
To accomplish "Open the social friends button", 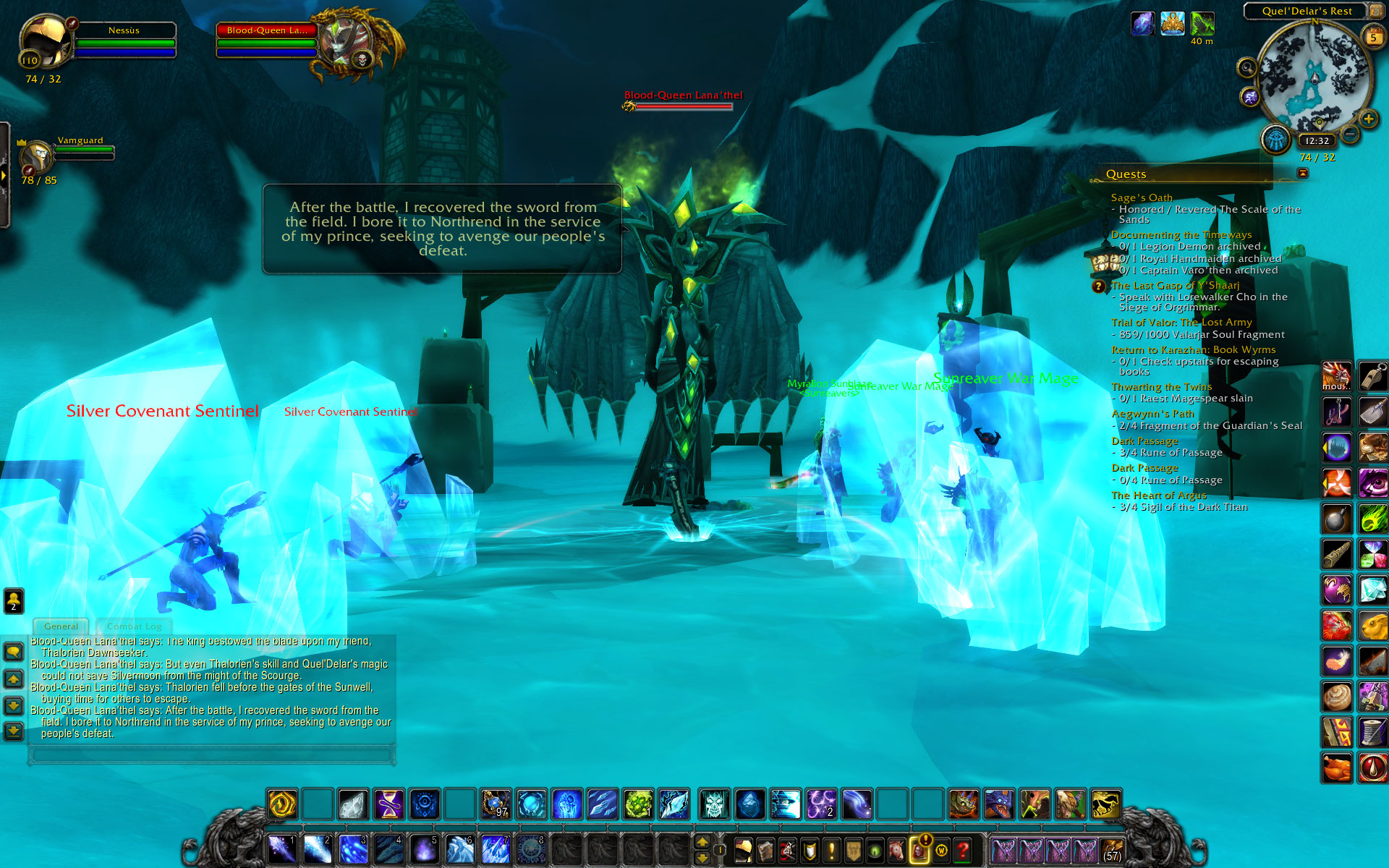I will 14,600.
